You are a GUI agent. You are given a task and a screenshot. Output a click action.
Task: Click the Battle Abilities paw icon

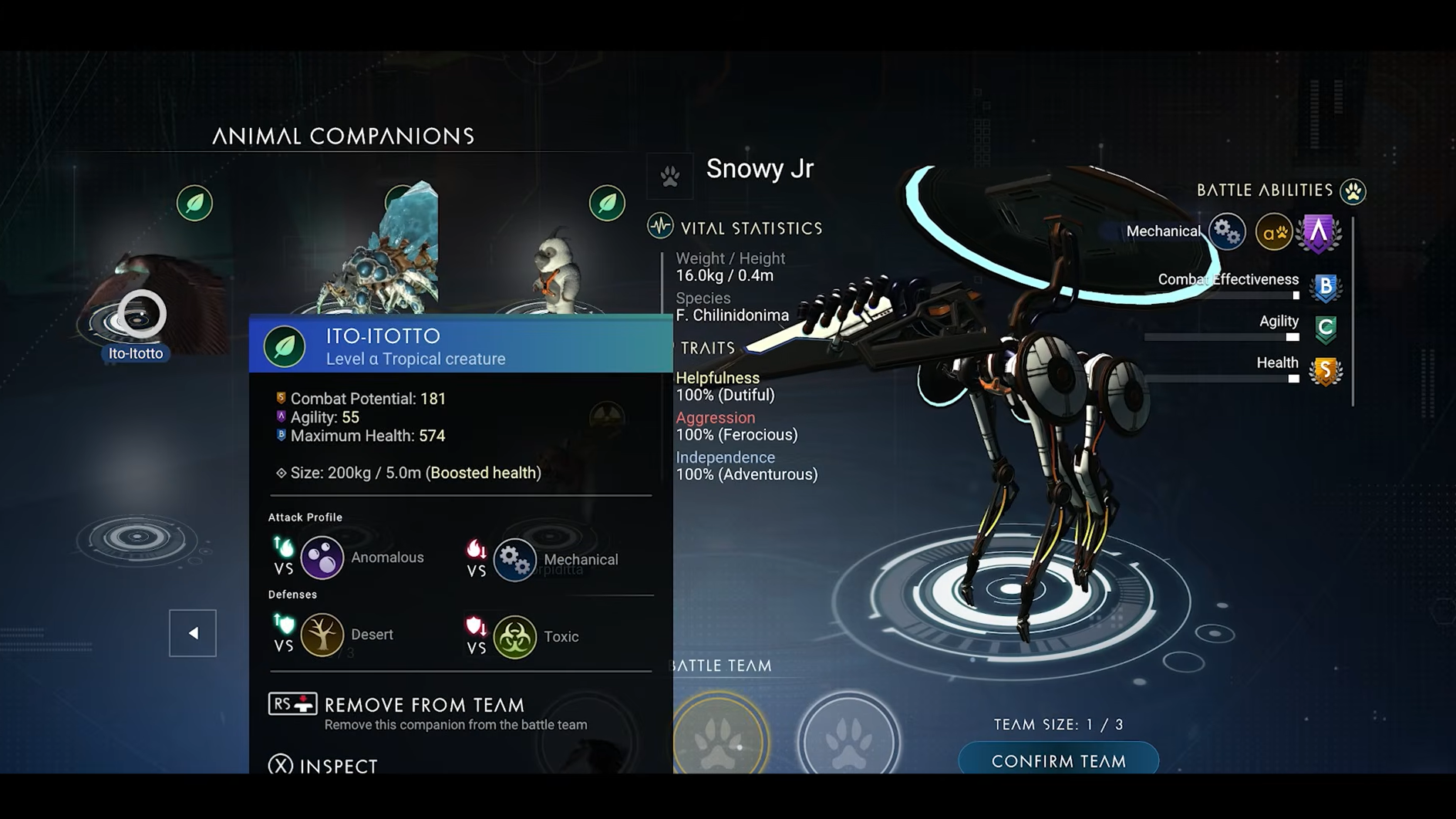coord(1353,190)
